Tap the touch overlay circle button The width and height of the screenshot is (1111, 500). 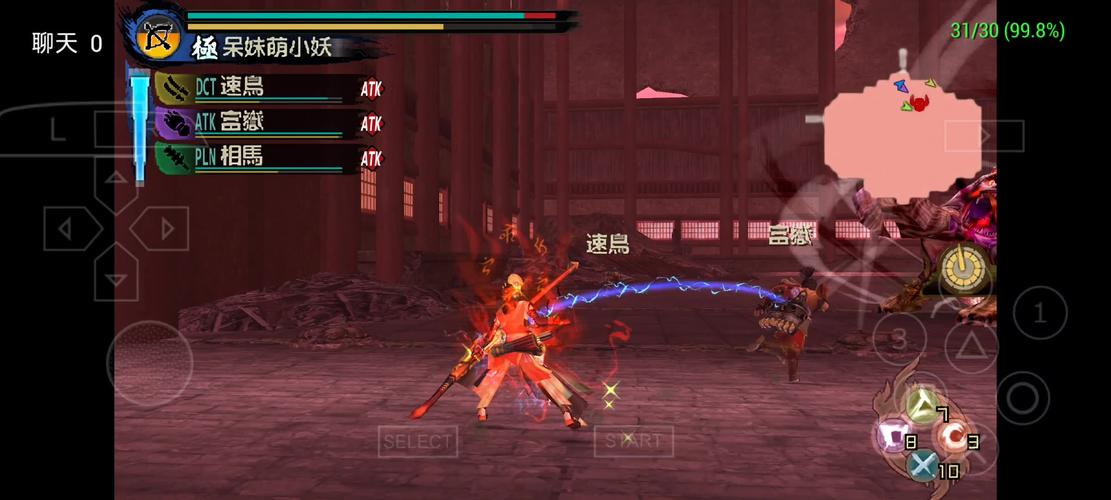pyautogui.click(x=1022, y=398)
